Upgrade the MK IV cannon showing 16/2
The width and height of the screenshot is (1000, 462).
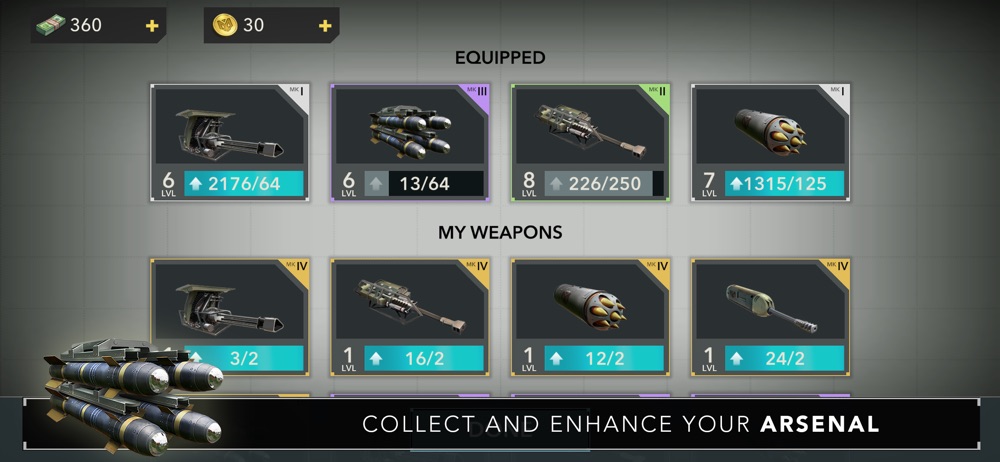pyautogui.click(x=424, y=358)
